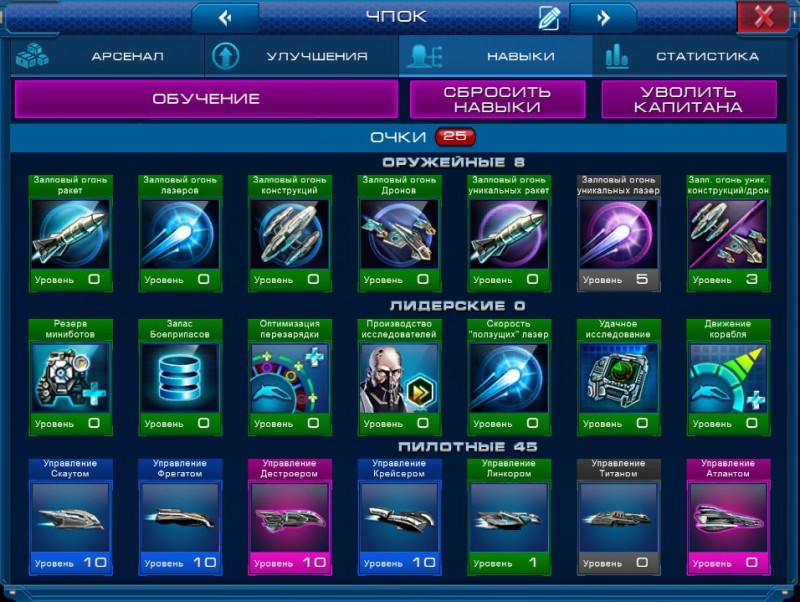This screenshot has height=602, width=800.
Task: Choose the Залповый огонь Дронов skill
Action: point(399,233)
